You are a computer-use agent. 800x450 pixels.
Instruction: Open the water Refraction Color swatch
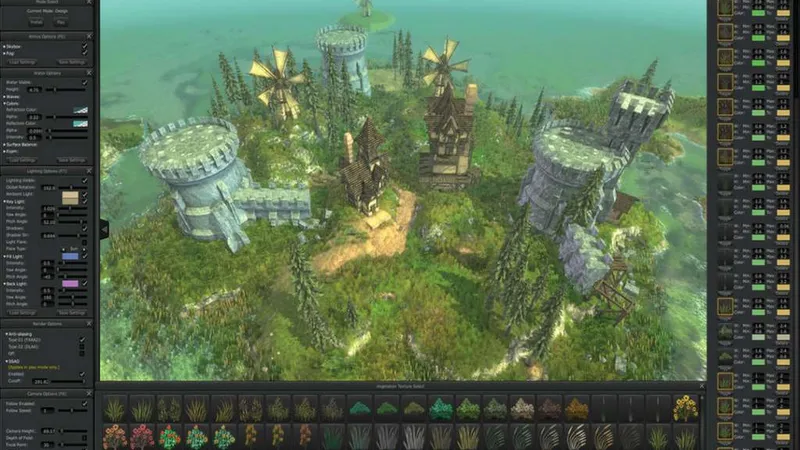click(x=80, y=110)
